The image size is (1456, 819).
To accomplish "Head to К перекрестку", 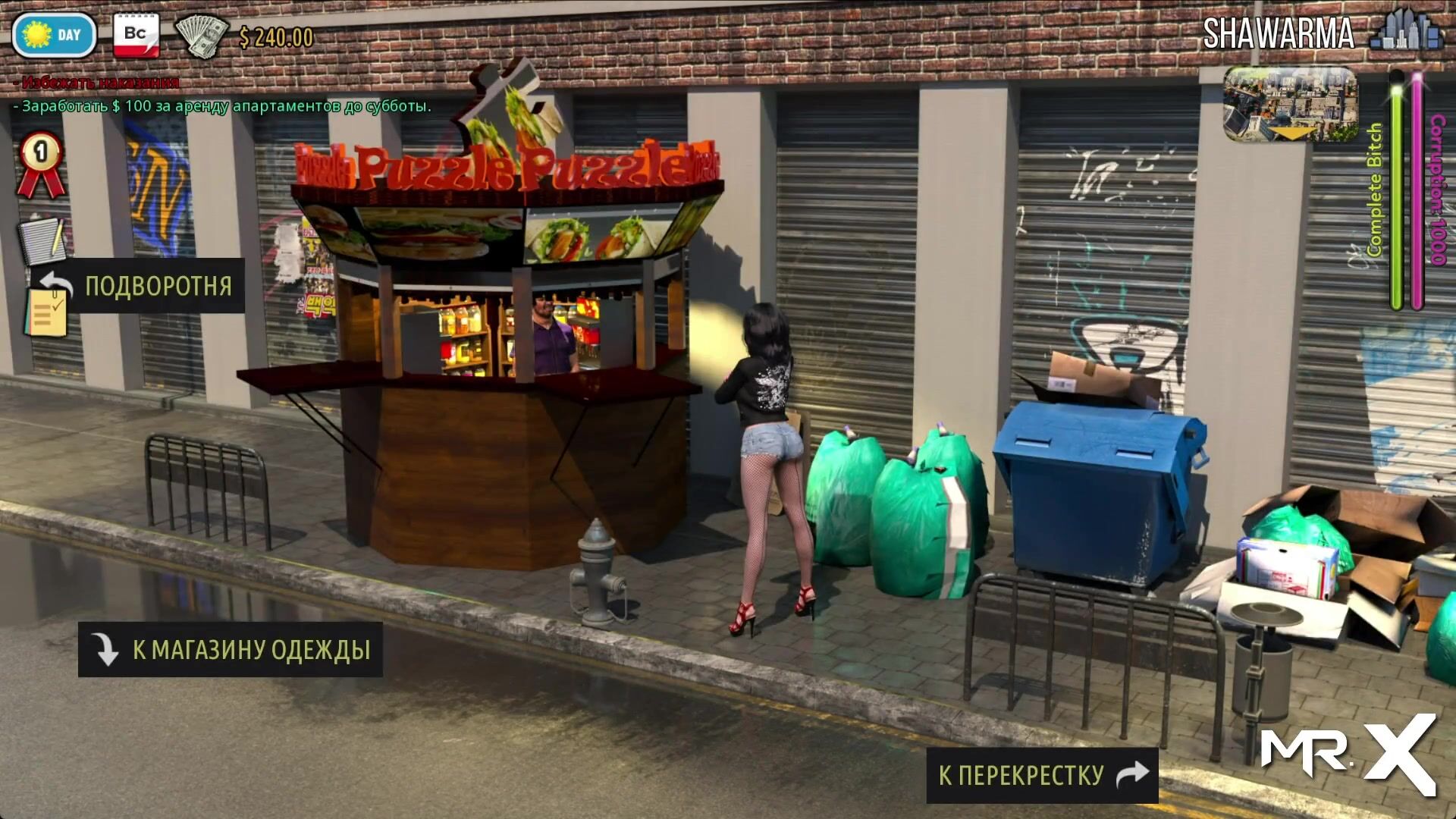I will (x=1042, y=775).
